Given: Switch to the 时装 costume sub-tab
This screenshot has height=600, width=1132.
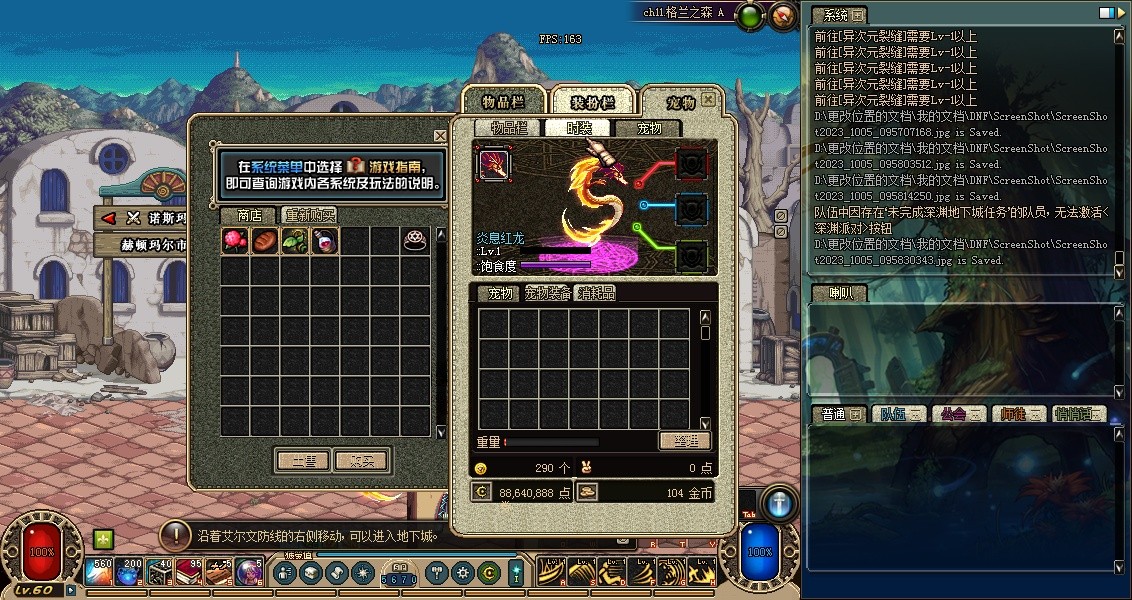Looking at the screenshot, I should click(578, 128).
